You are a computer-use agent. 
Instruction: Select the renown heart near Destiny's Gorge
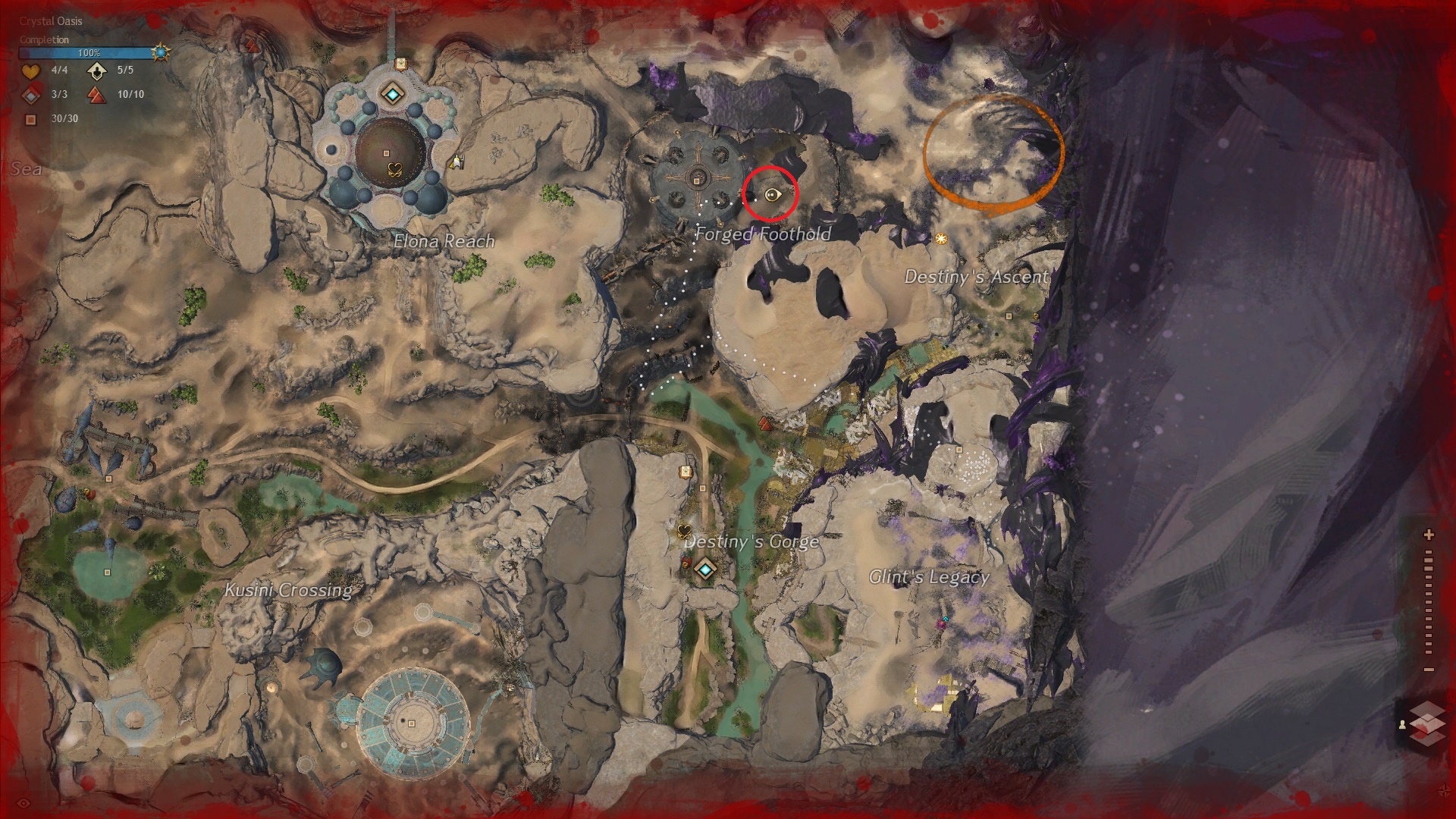(x=685, y=531)
